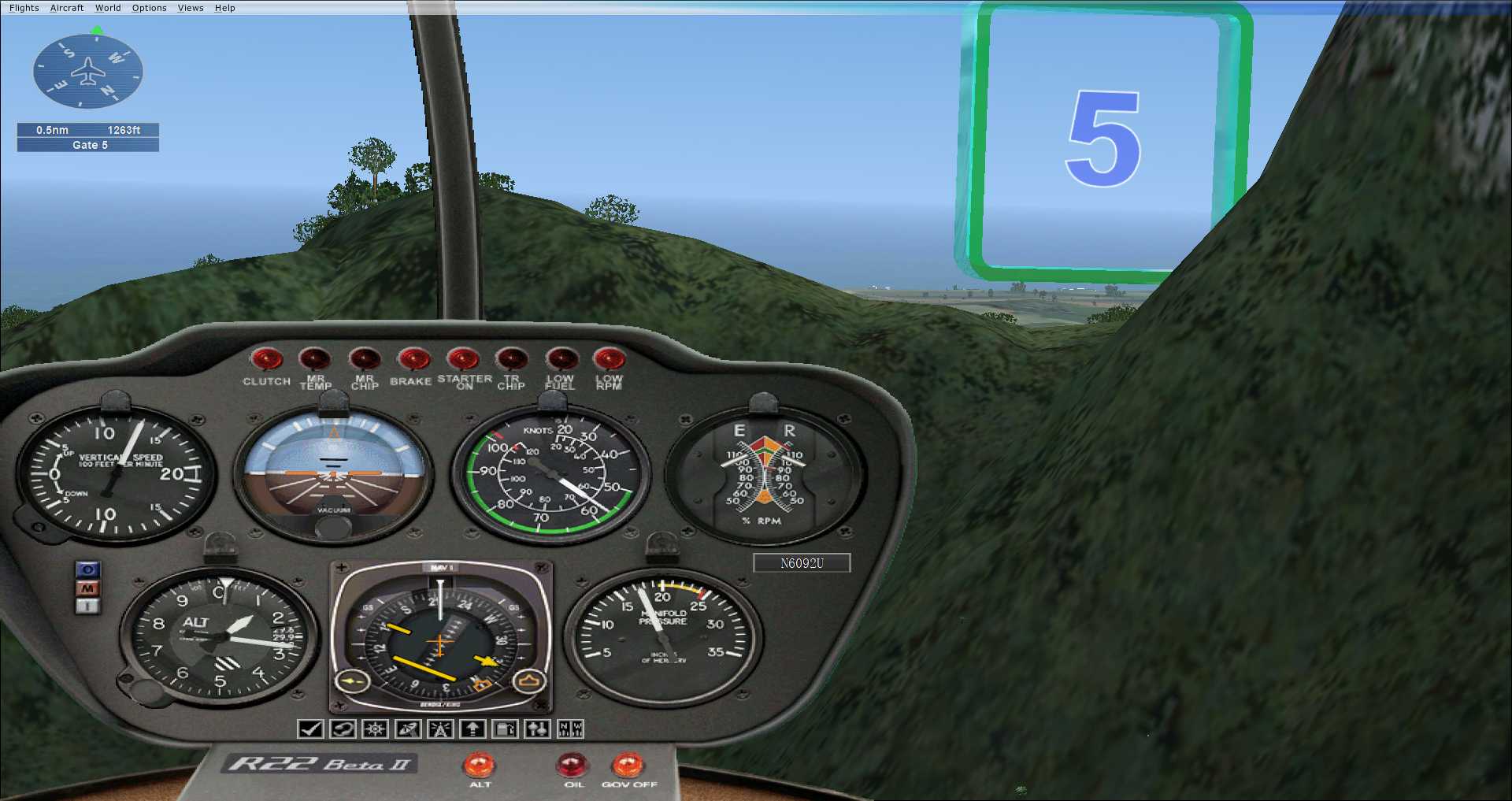The height and width of the screenshot is (801, 1512).
Task: Open the fuel pump panel icon
Action: (x=505, y=729)
